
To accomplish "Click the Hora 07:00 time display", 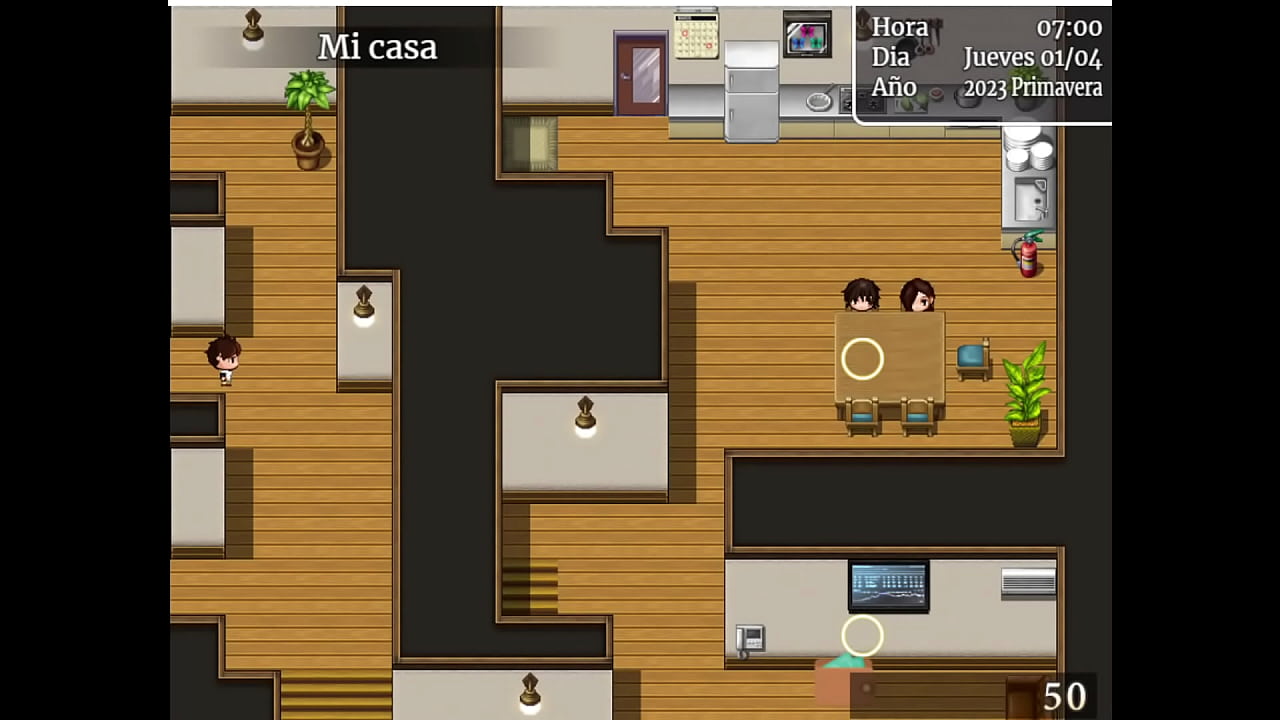I will click(x=985, y=27).
